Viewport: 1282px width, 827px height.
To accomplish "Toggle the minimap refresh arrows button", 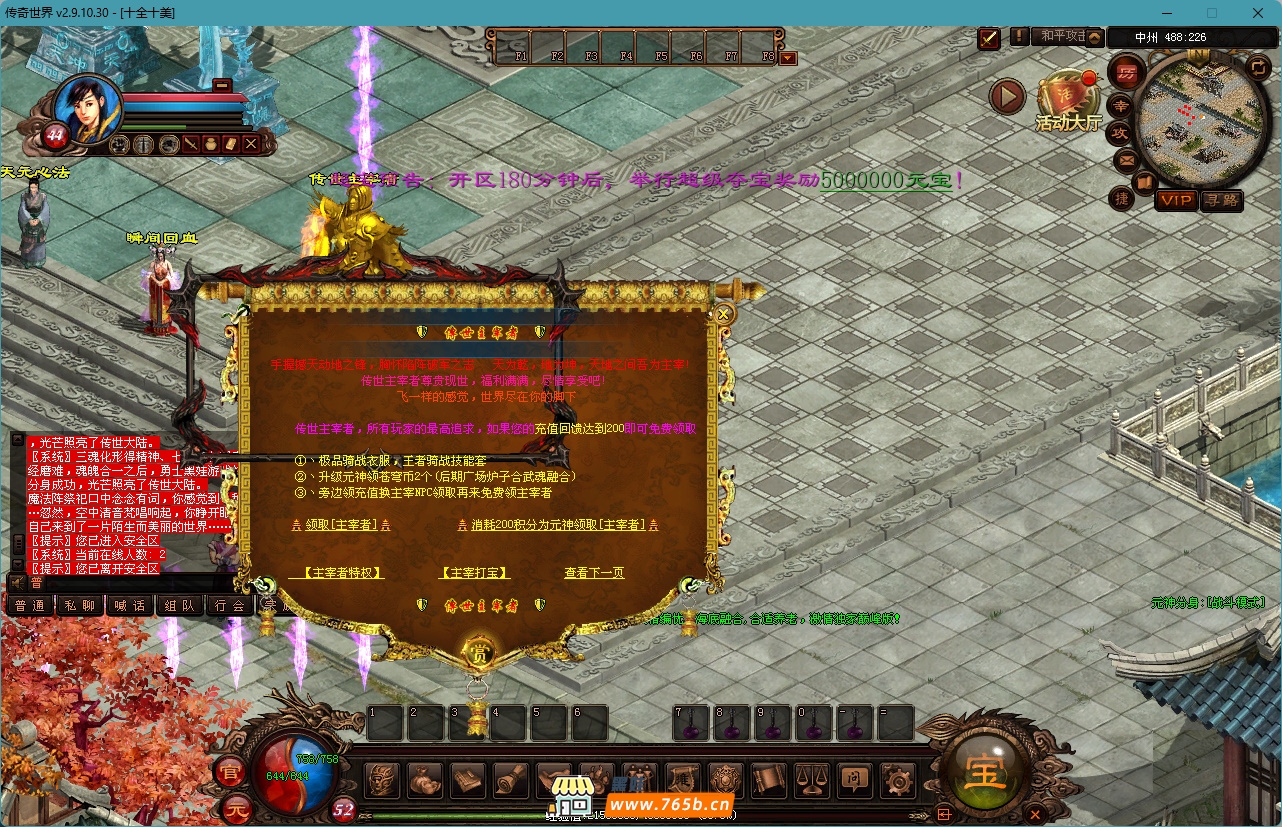I will (x=1258, y=68).
